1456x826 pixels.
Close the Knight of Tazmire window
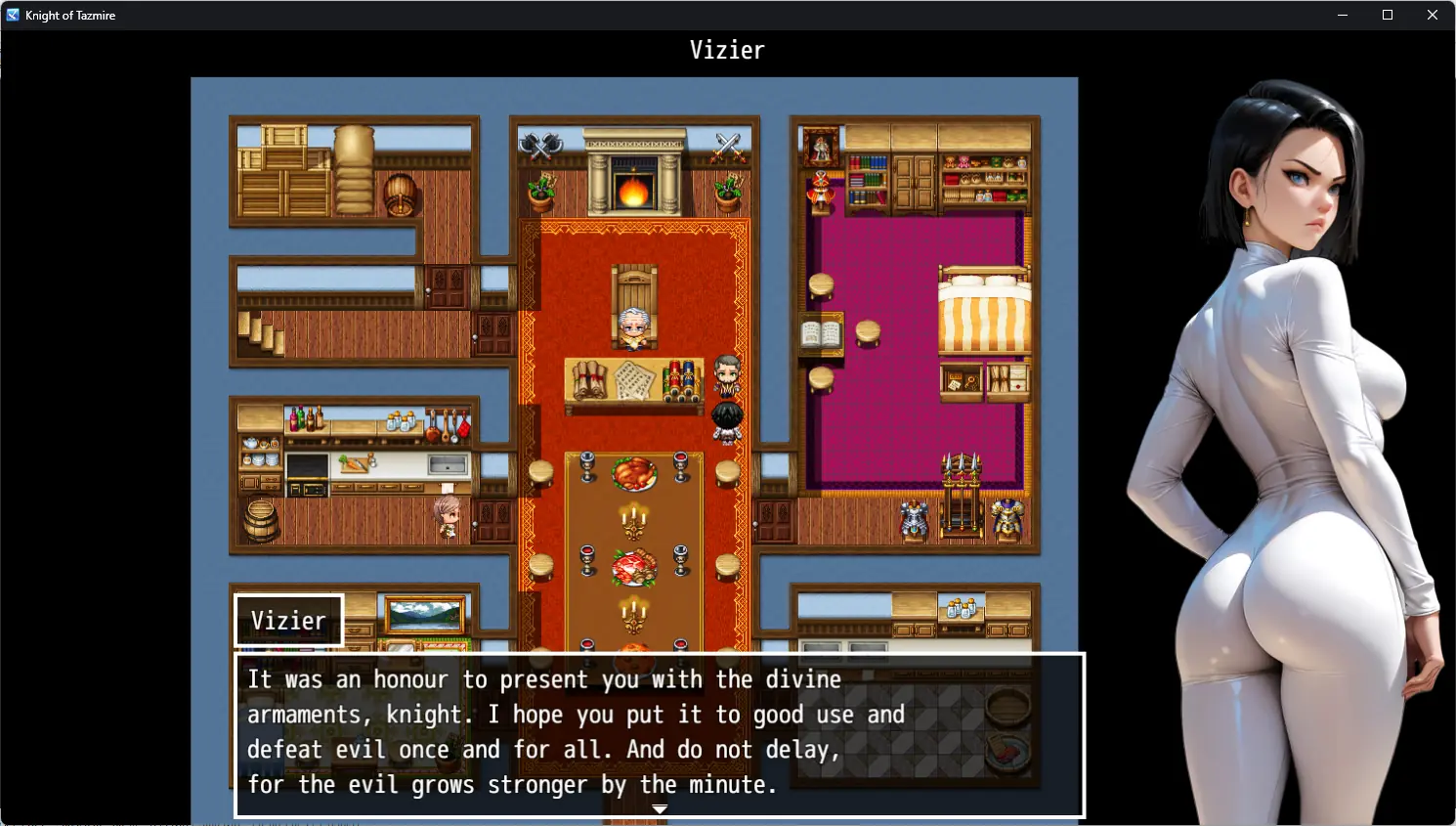[1432, 15]
